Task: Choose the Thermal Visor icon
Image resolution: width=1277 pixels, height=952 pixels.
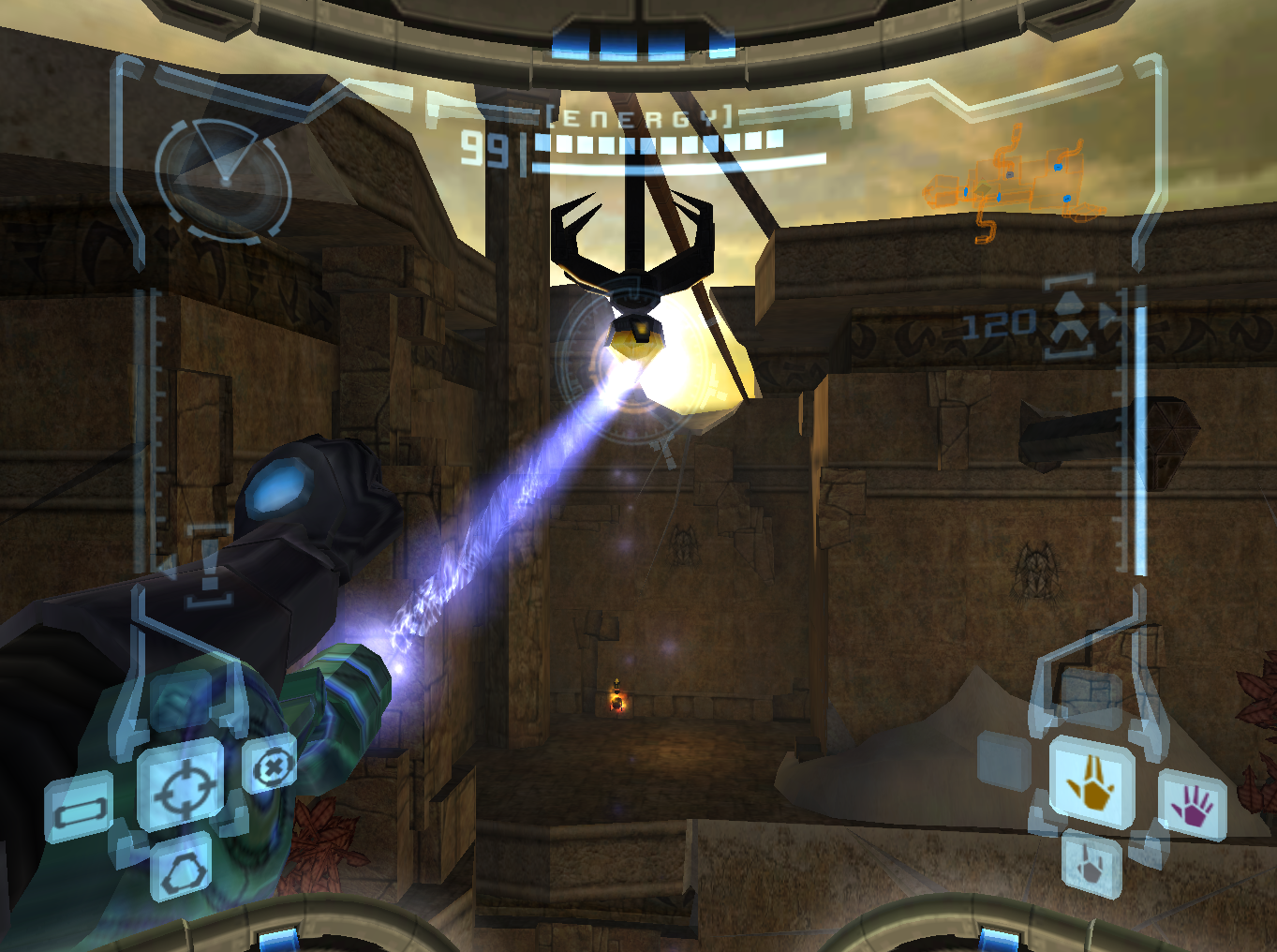Action: coord(182,873)
